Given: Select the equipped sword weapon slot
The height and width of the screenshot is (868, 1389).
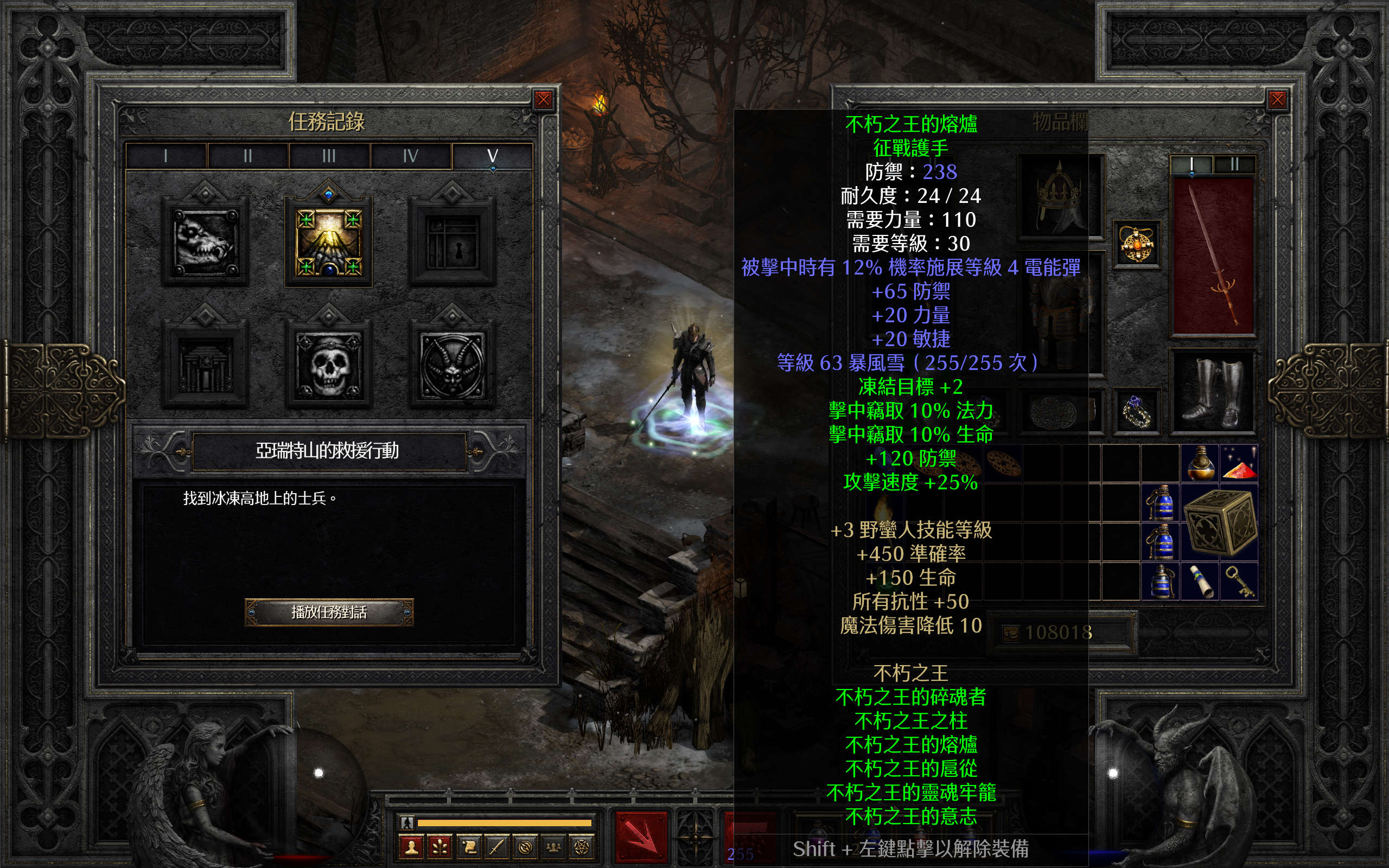Looking at the screenshot, I should pyautogui.click(x=1213, y=256).
